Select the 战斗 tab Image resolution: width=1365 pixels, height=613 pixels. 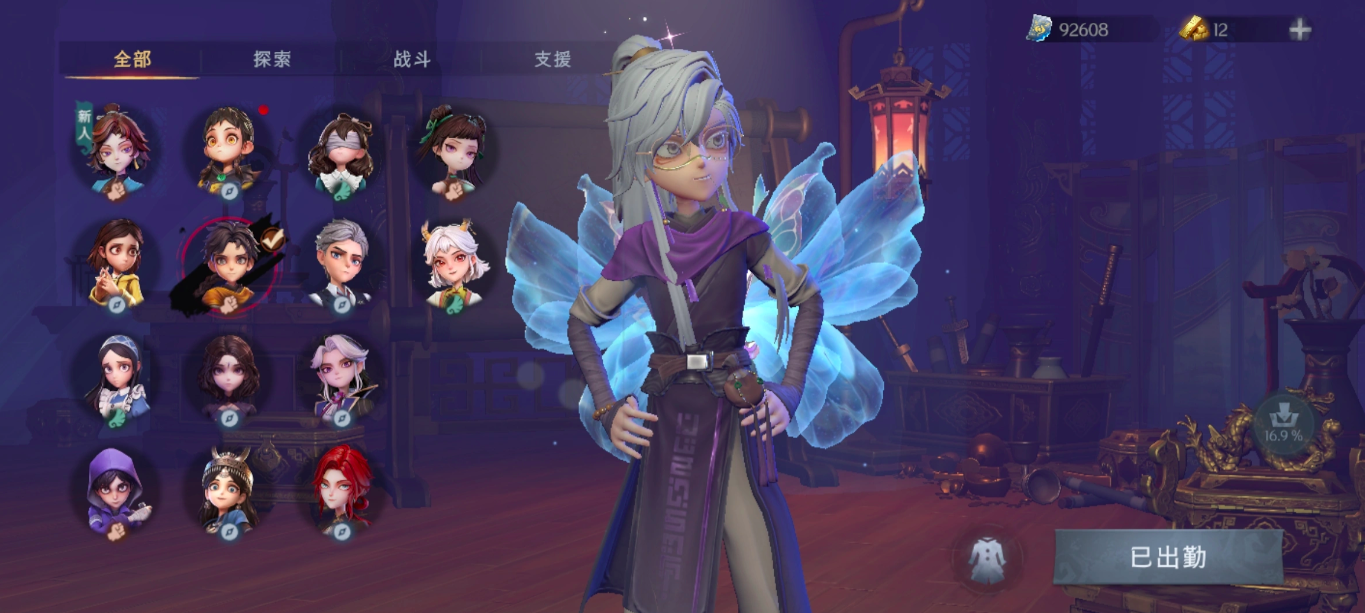(x=411, y=59)
